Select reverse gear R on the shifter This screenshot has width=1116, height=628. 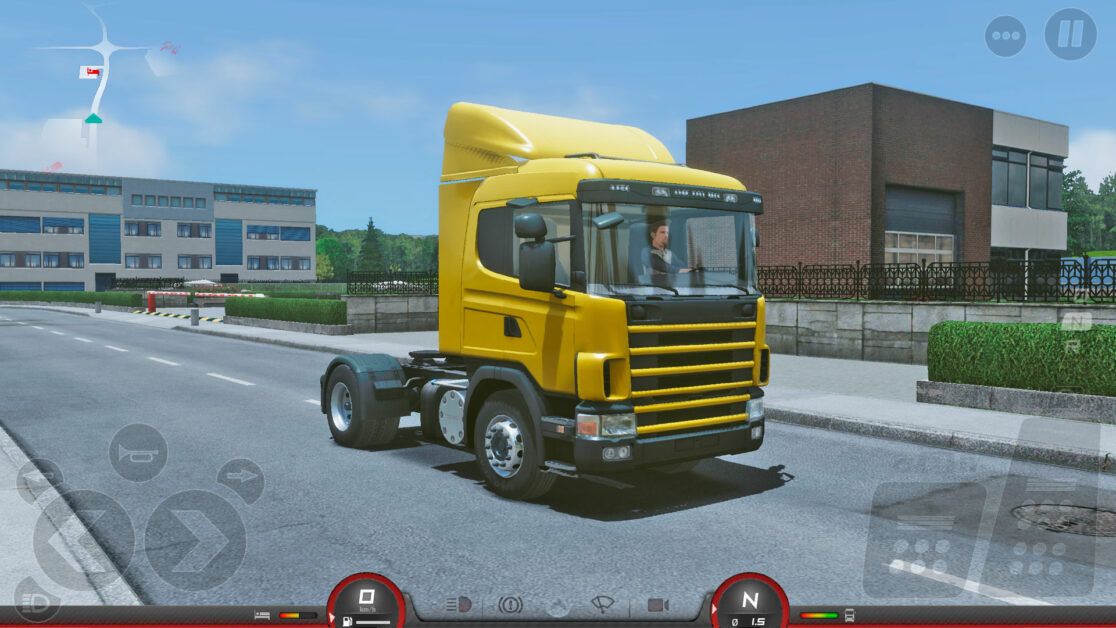pos(1073,346)
